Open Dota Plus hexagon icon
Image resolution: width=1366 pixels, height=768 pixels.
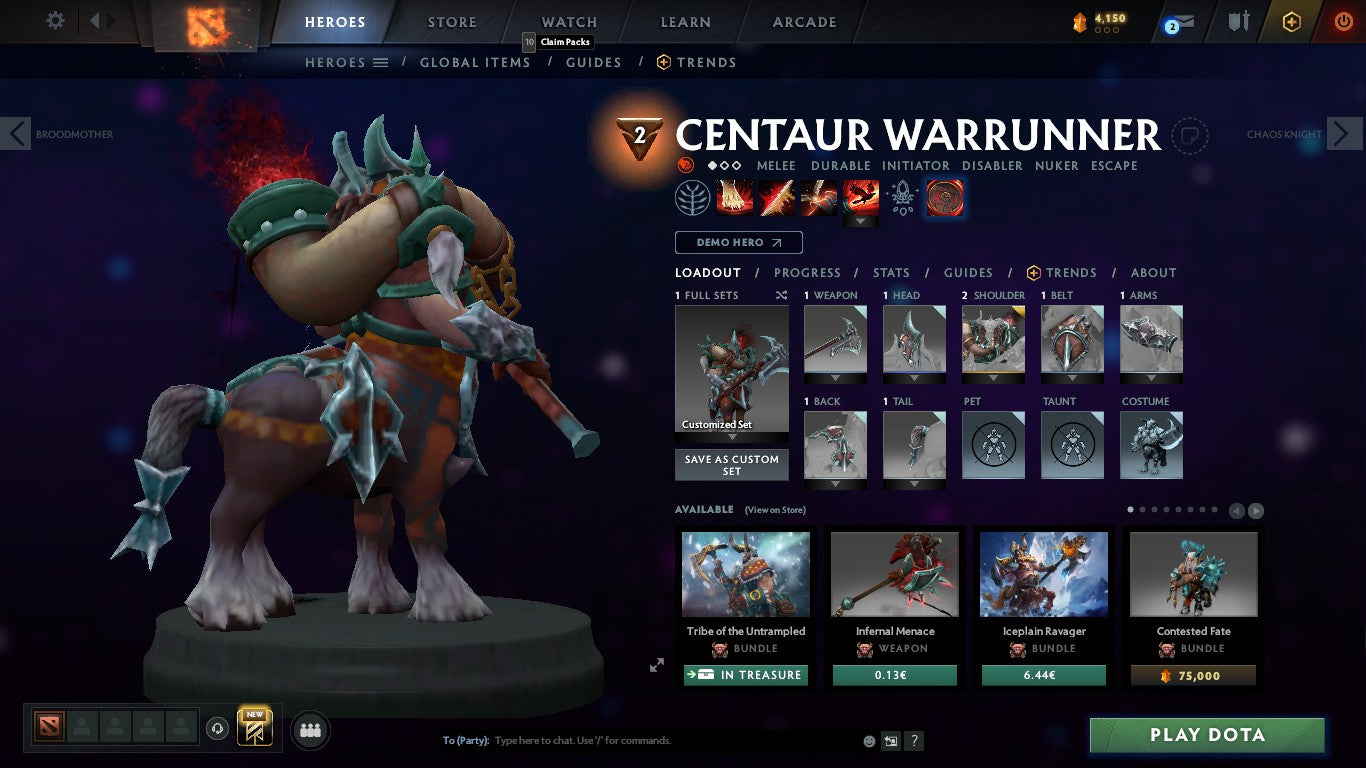(x=1291, y=21)
